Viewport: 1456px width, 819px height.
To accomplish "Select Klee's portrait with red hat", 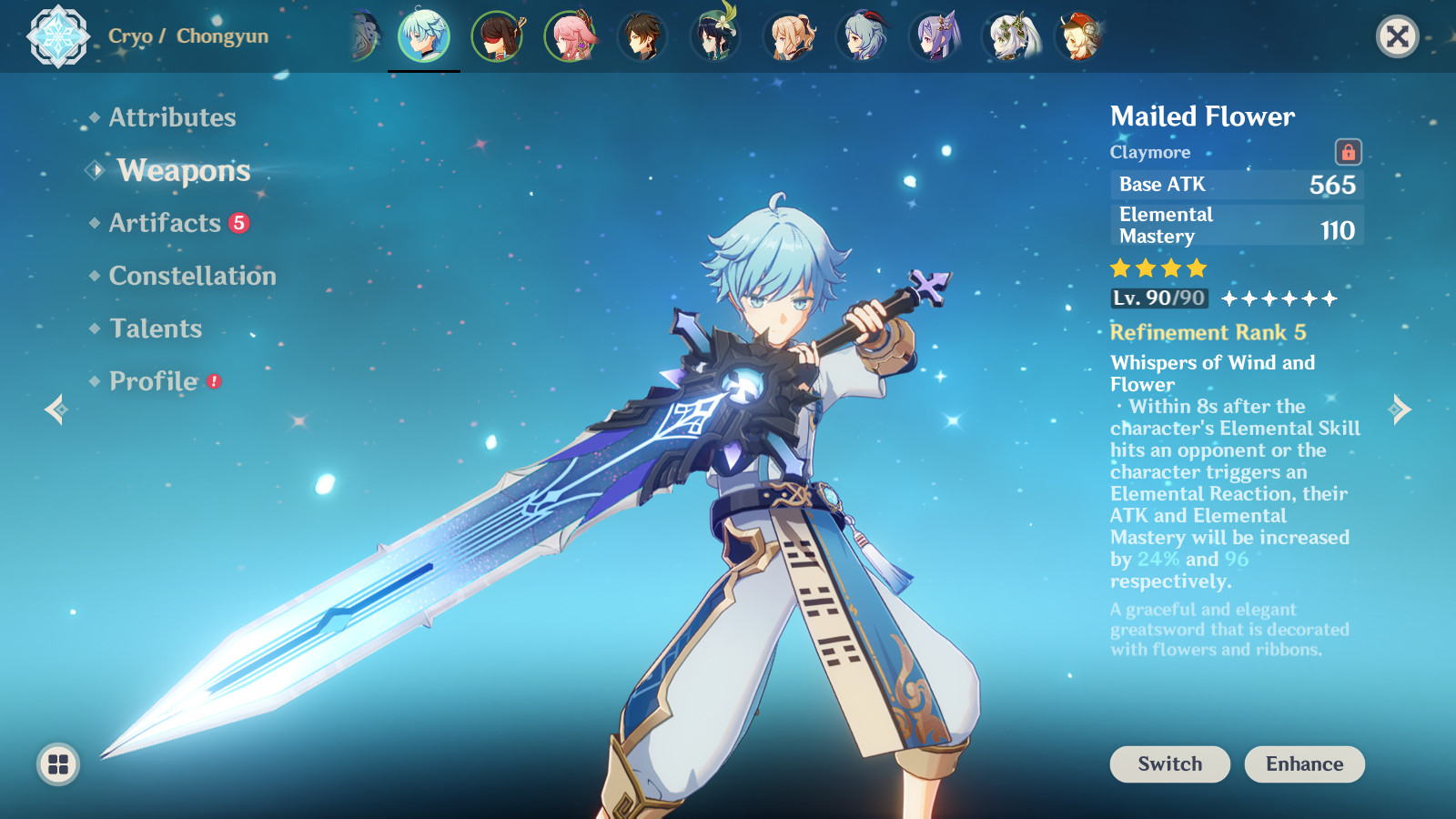I will 1079,37.
